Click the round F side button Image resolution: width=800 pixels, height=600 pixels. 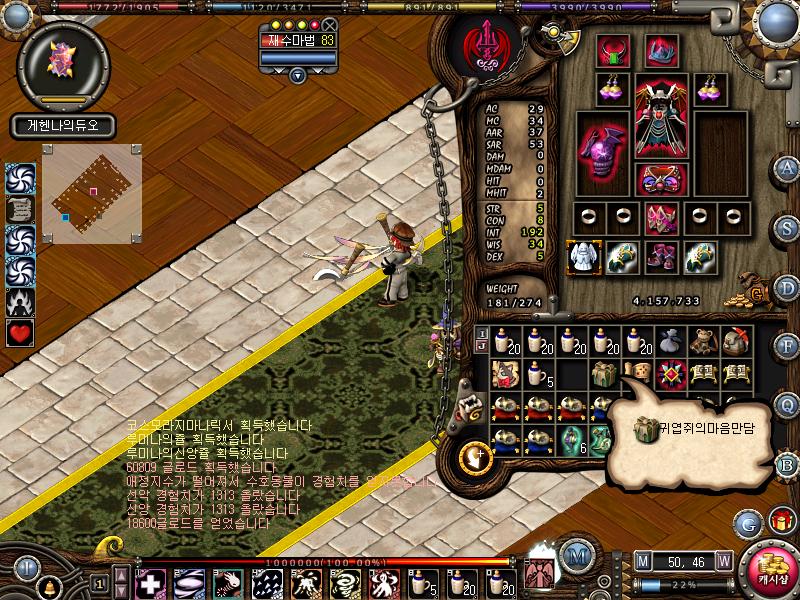[788, 346]
